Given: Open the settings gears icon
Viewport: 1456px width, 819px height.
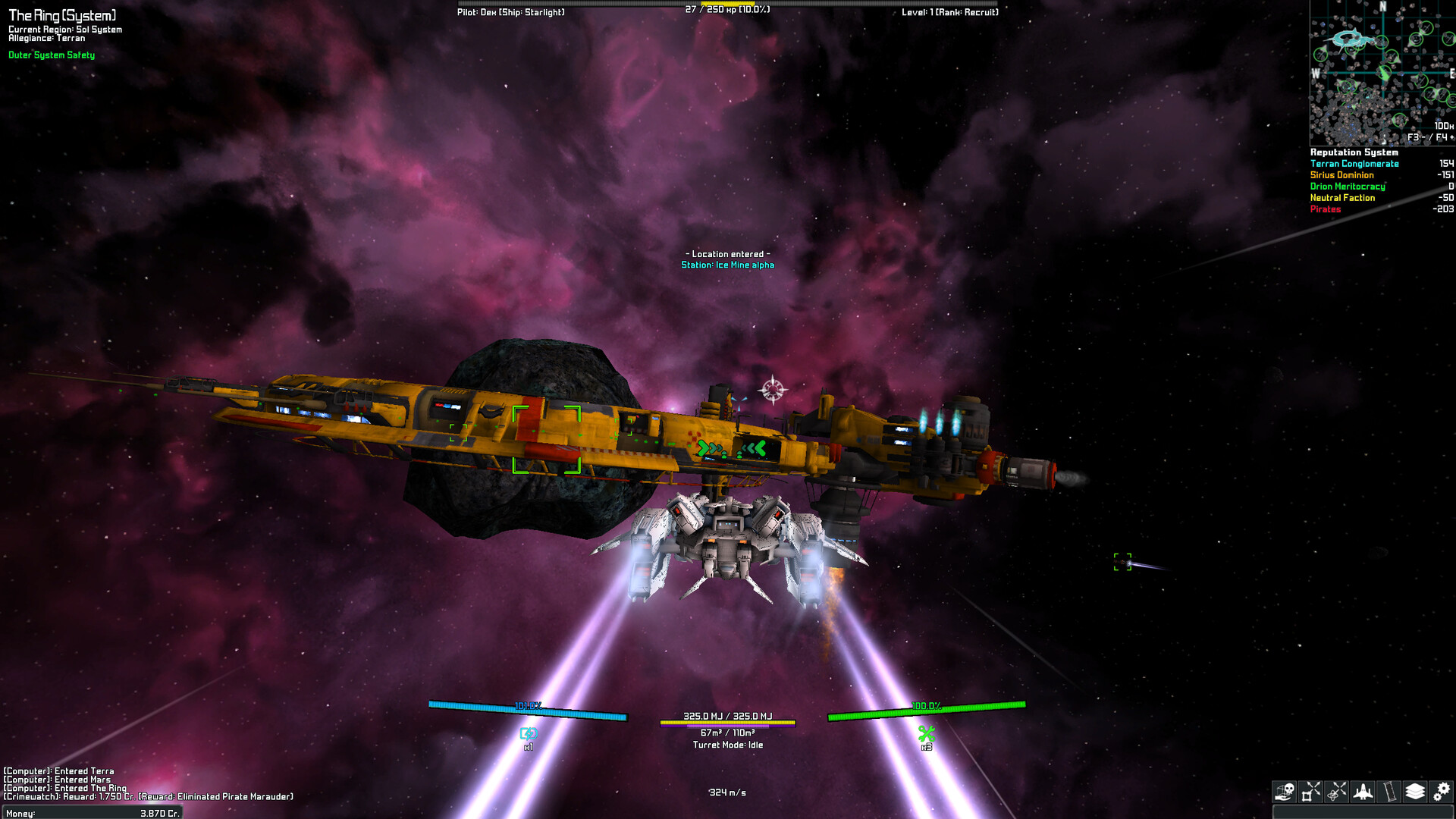Looking at the screenshot, I should click(1441, 792).
